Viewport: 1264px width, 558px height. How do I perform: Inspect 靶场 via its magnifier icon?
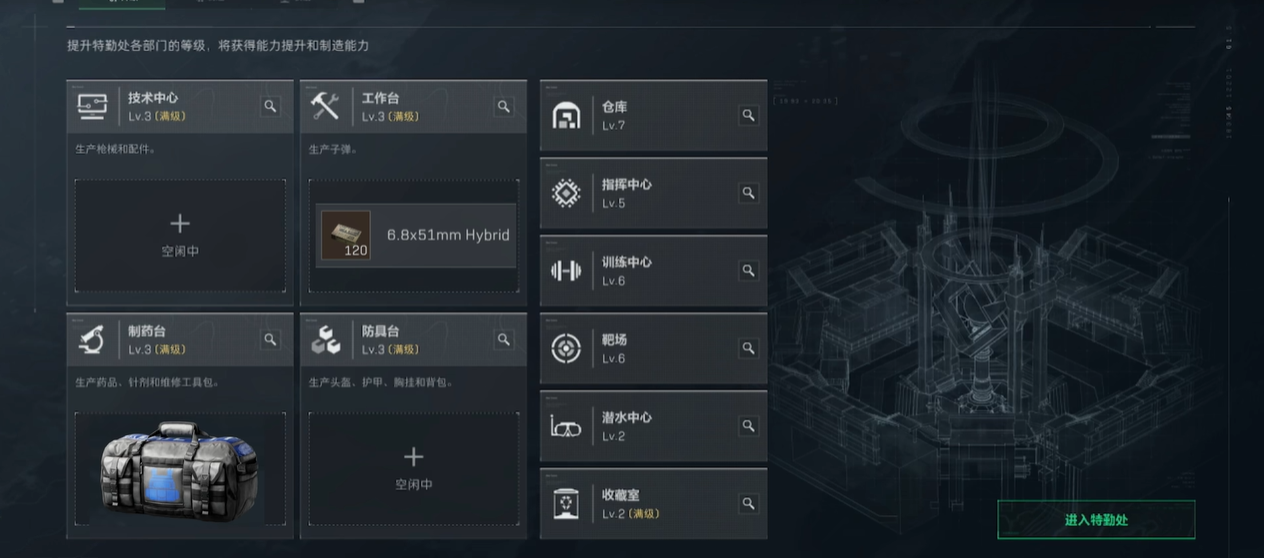coord(748,349)
